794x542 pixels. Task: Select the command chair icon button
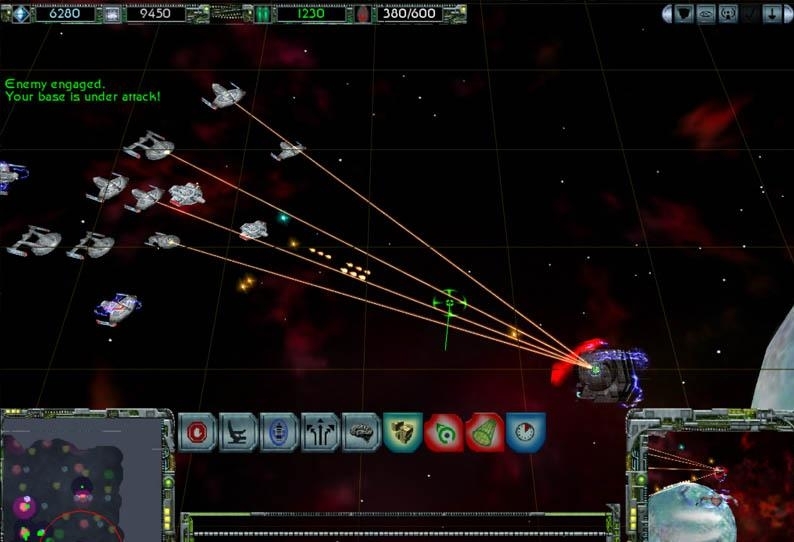239,432
